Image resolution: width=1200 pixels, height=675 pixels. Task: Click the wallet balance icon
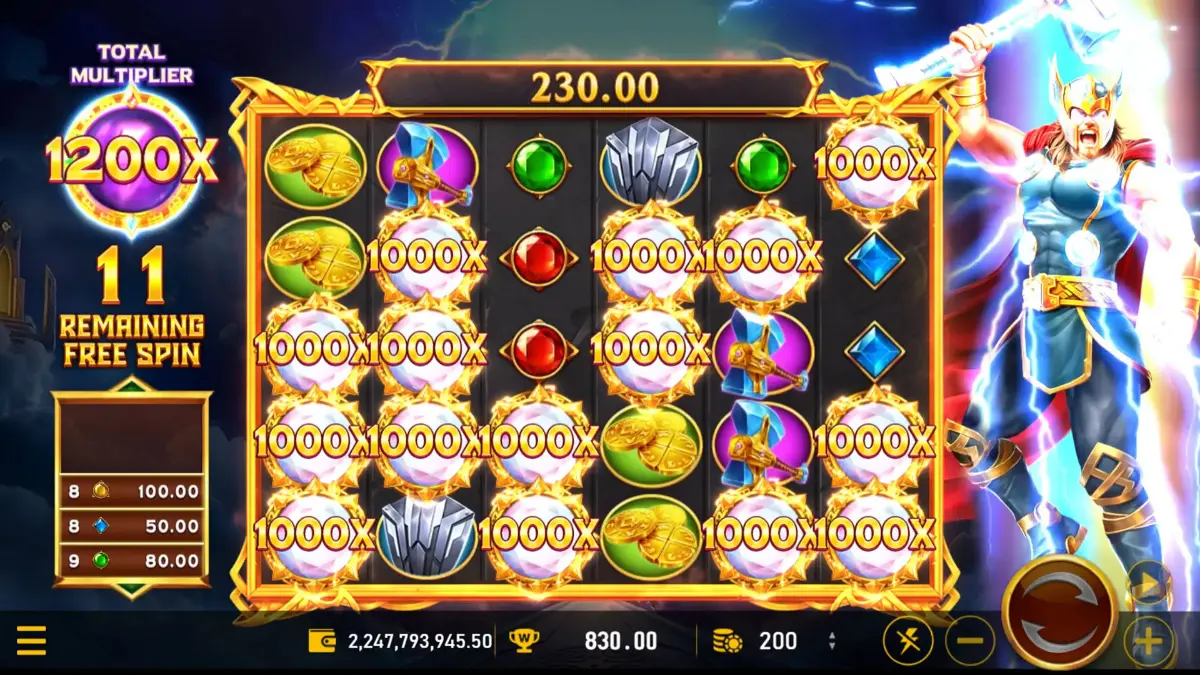(x=322, y=641)
